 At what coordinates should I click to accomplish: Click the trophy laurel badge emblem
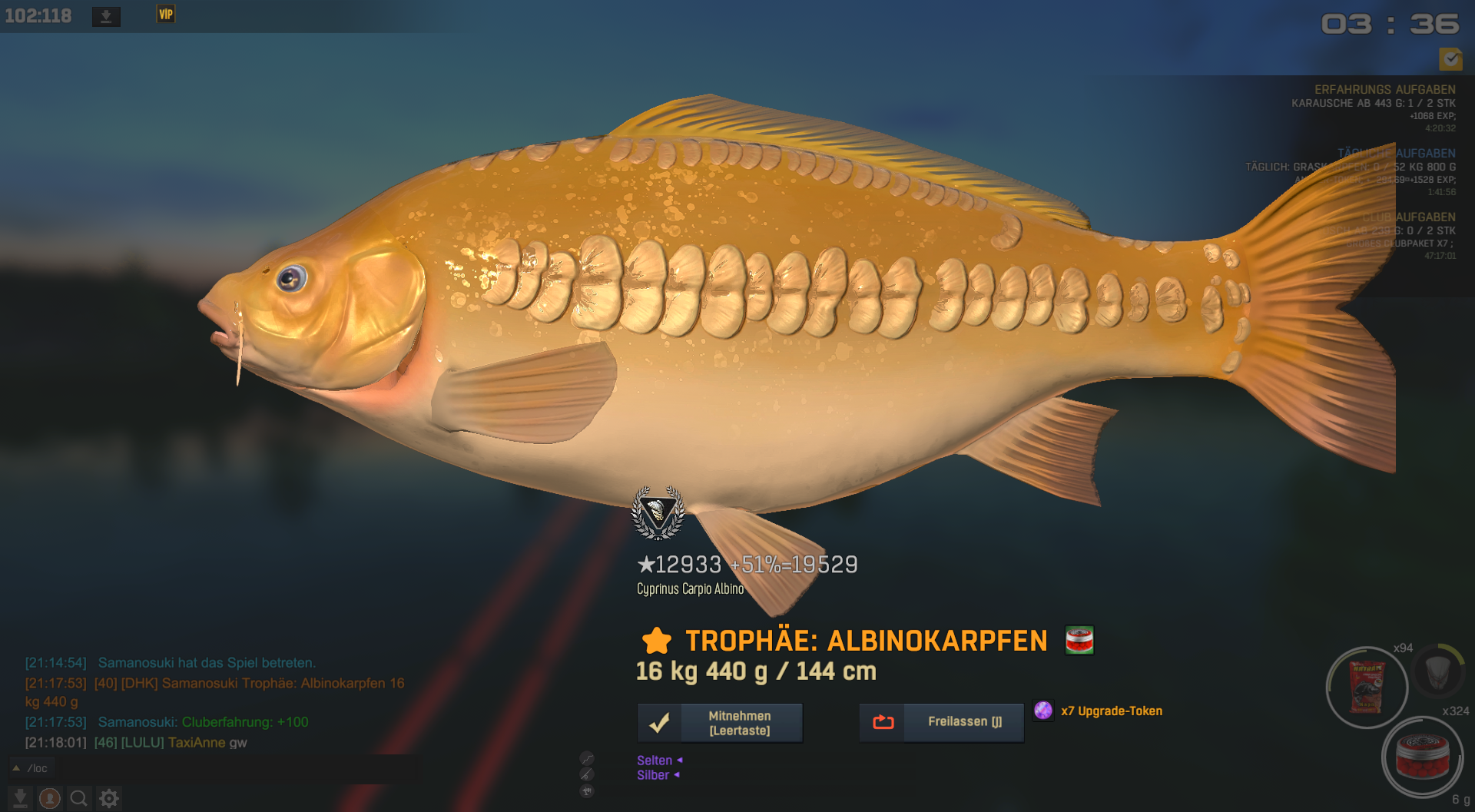(658, 512)
